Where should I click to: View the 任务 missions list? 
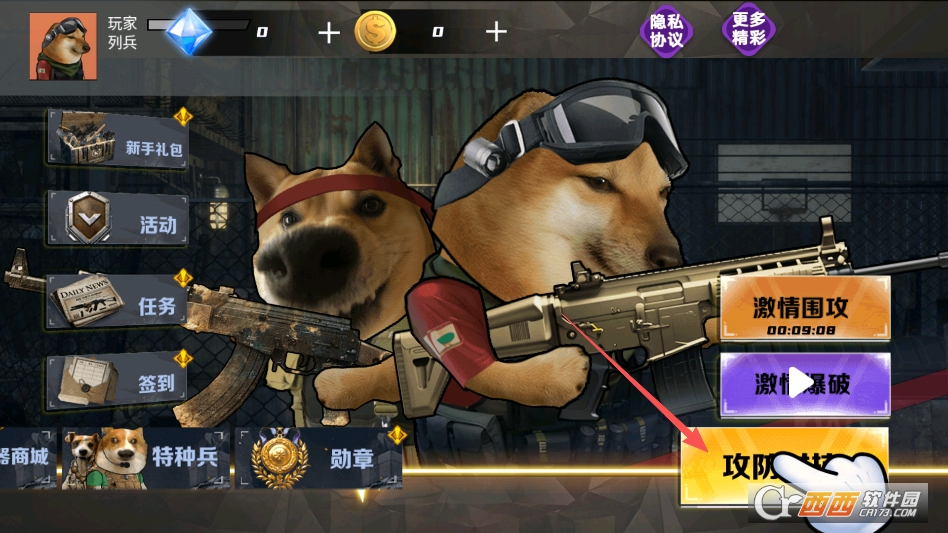tap(118, 301)
